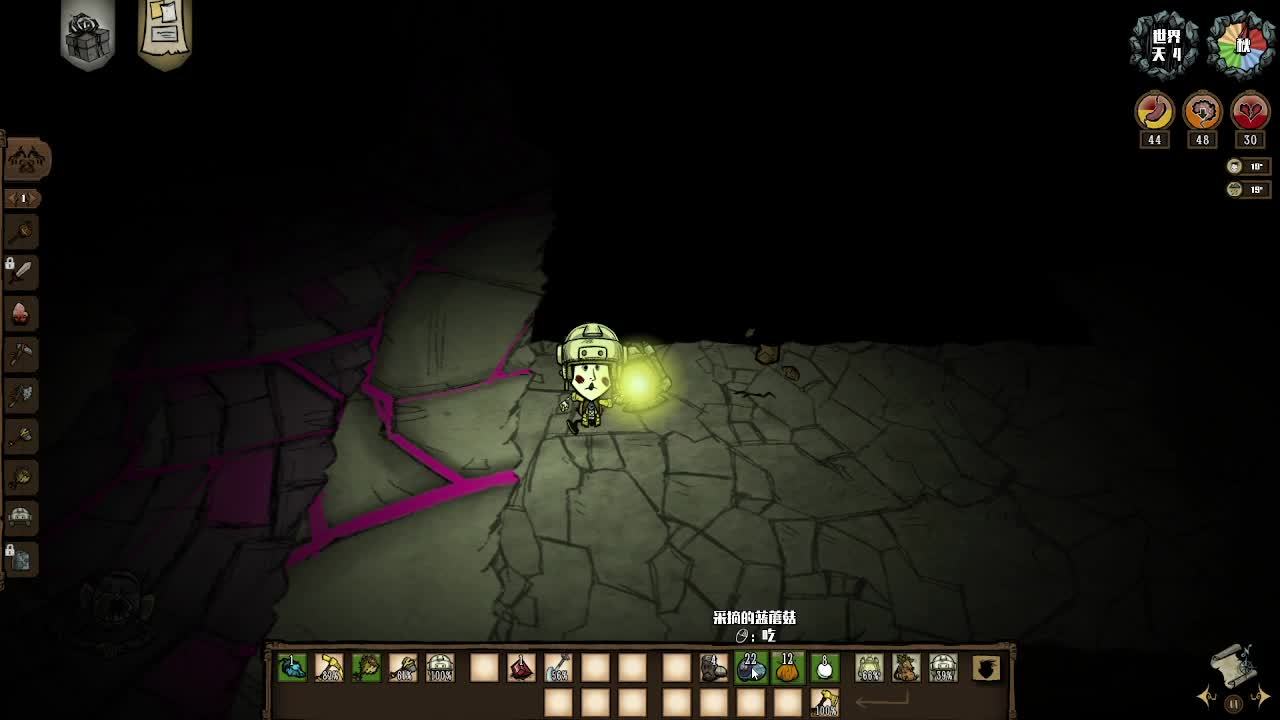Image resolution: width=1280 pixels, height=720 pixels.
Task: Select the blue item in first slot
Action: click(x=292, y=668)
